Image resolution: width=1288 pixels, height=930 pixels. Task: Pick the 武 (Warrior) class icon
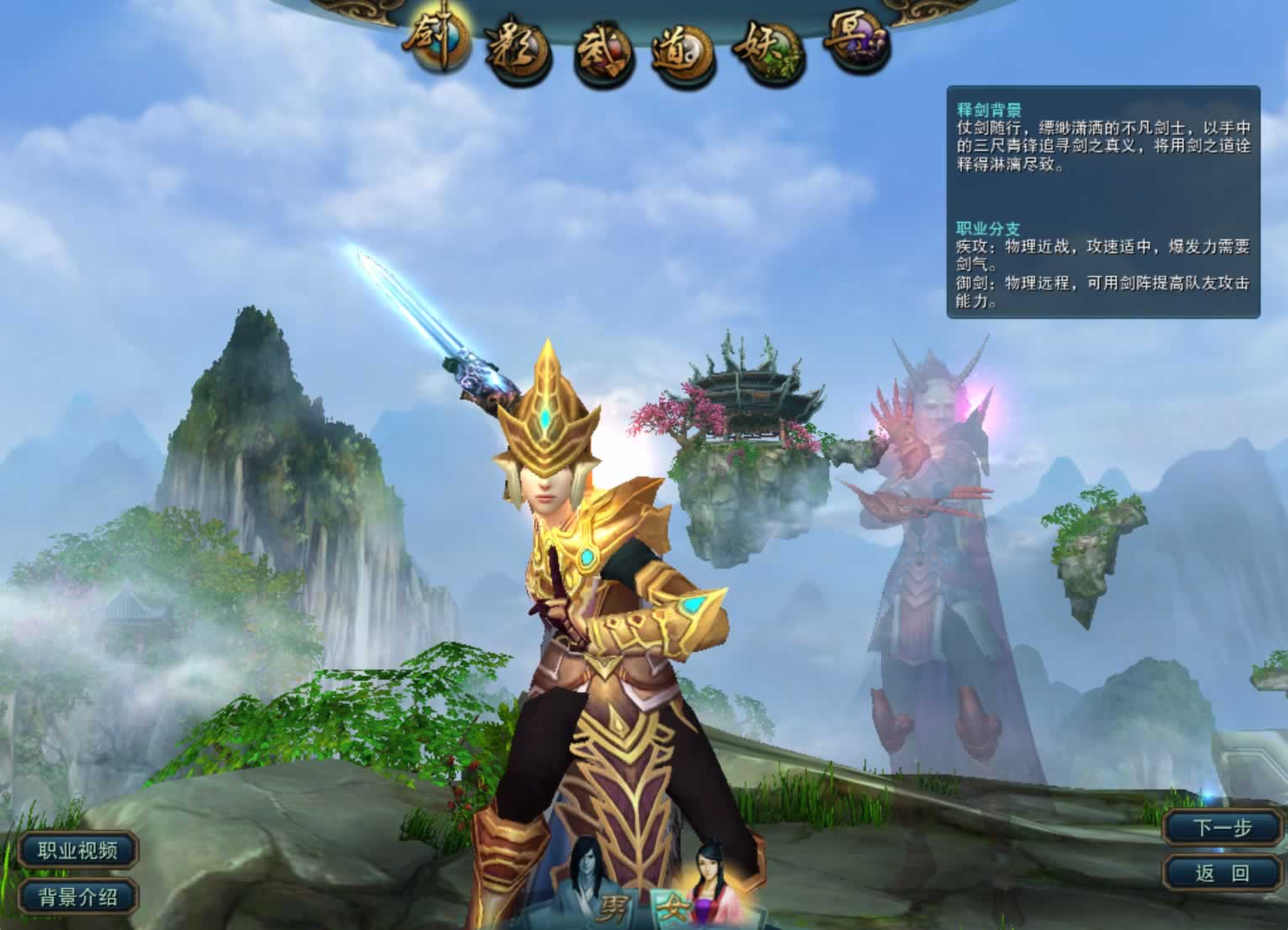(602, 57)
